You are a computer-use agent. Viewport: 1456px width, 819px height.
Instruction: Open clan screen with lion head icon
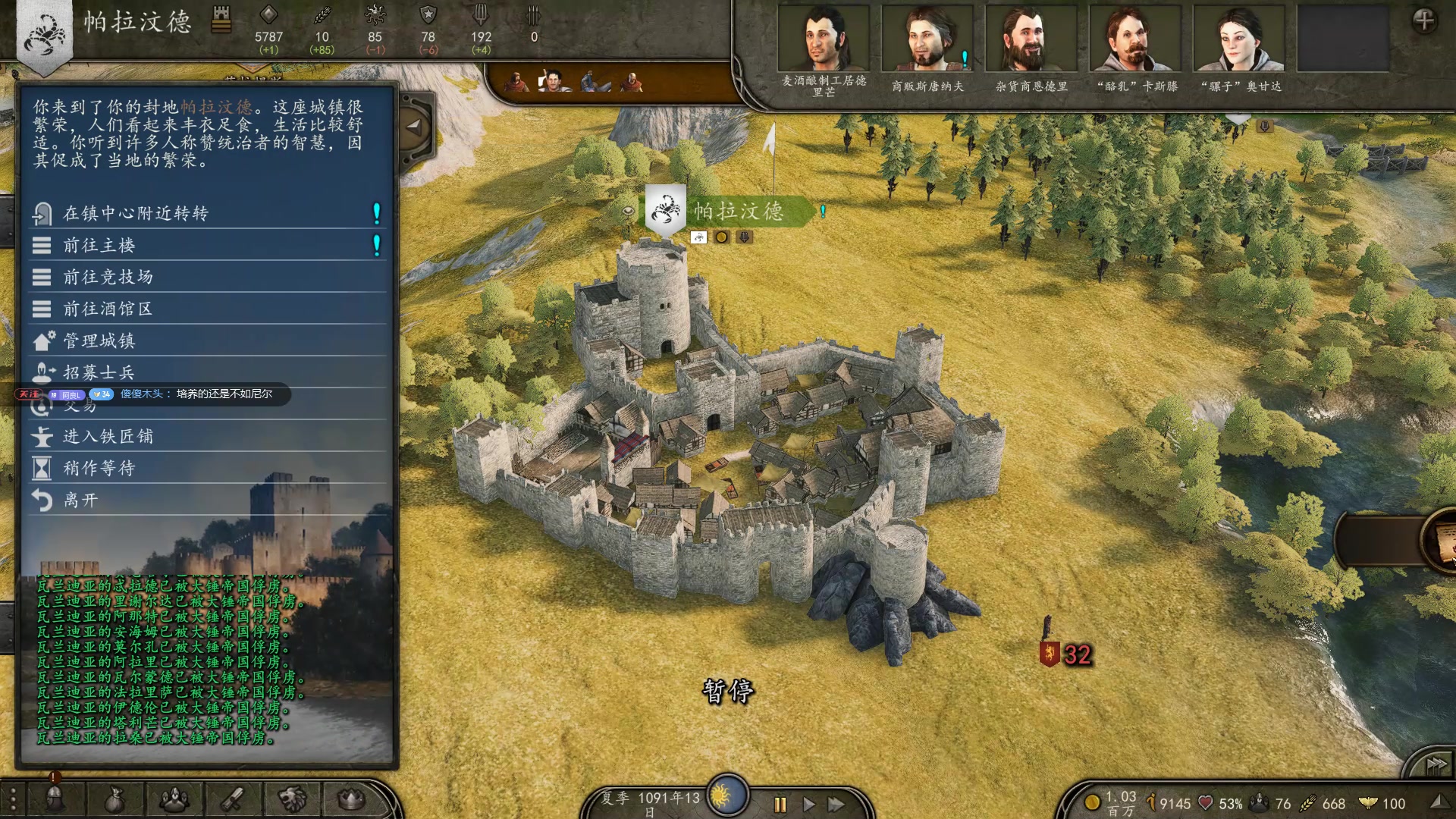pos(292,799)
